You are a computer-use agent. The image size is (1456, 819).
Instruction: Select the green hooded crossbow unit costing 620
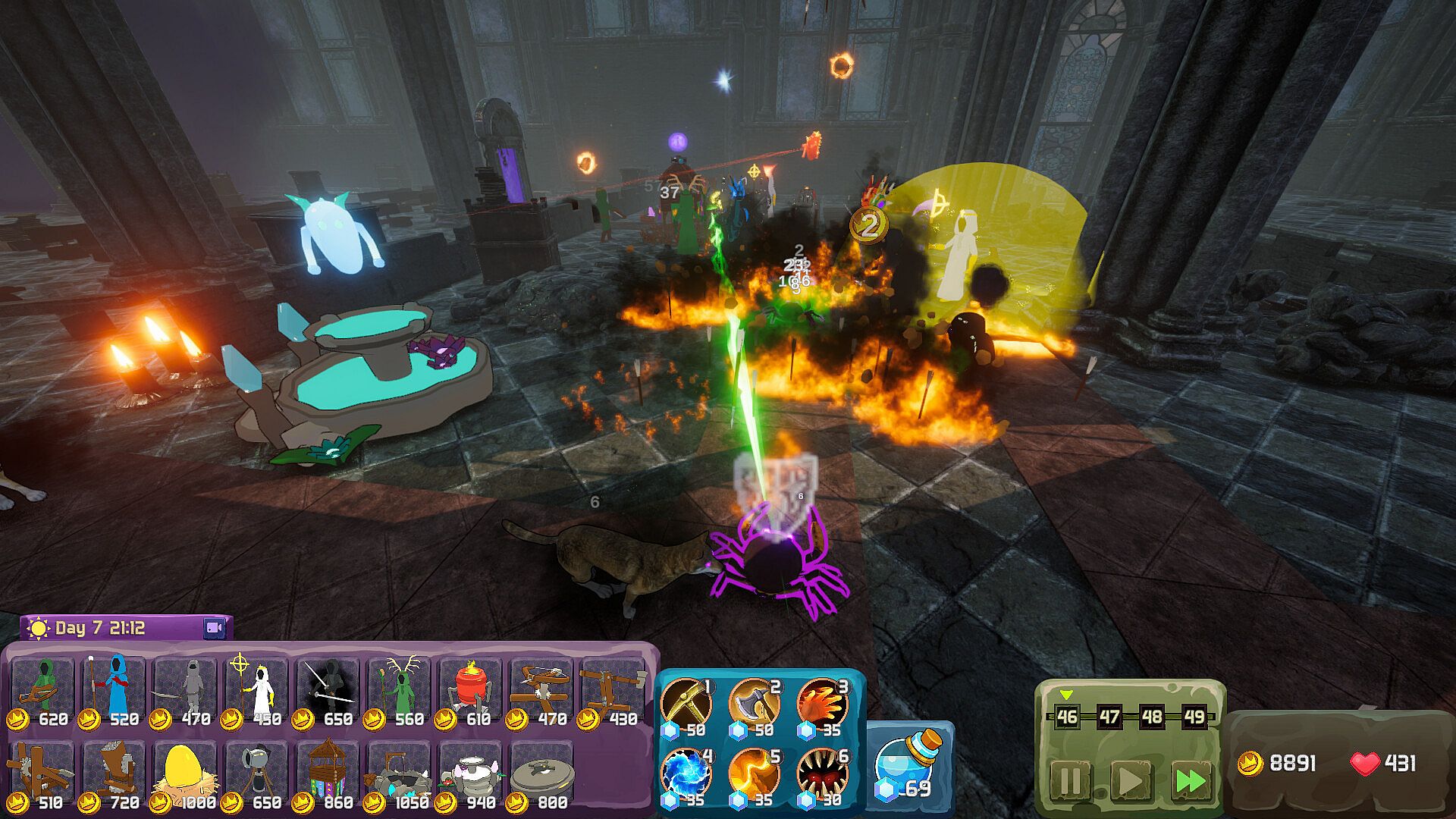(43, 691)
